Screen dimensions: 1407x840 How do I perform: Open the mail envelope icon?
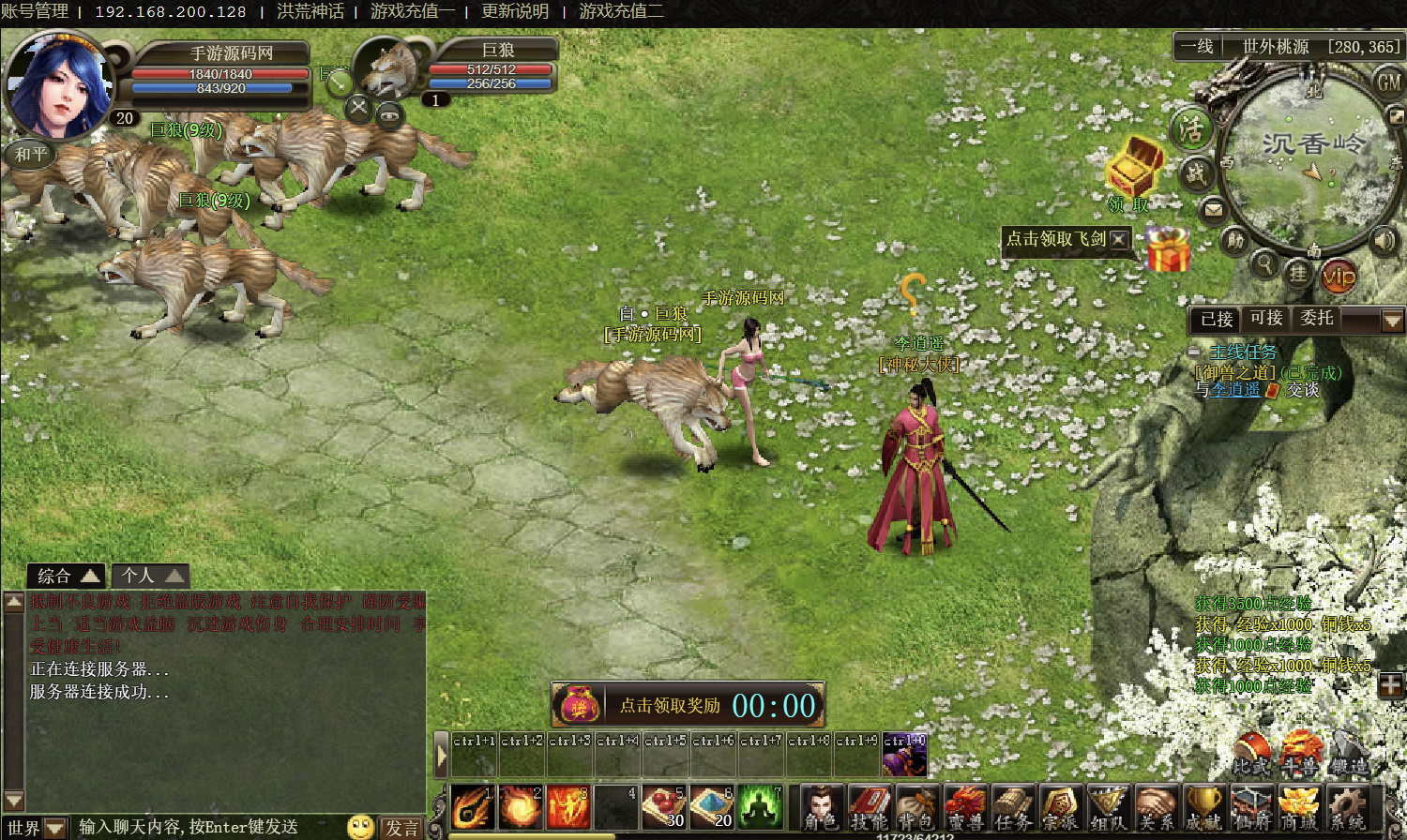pos(1214,209)
